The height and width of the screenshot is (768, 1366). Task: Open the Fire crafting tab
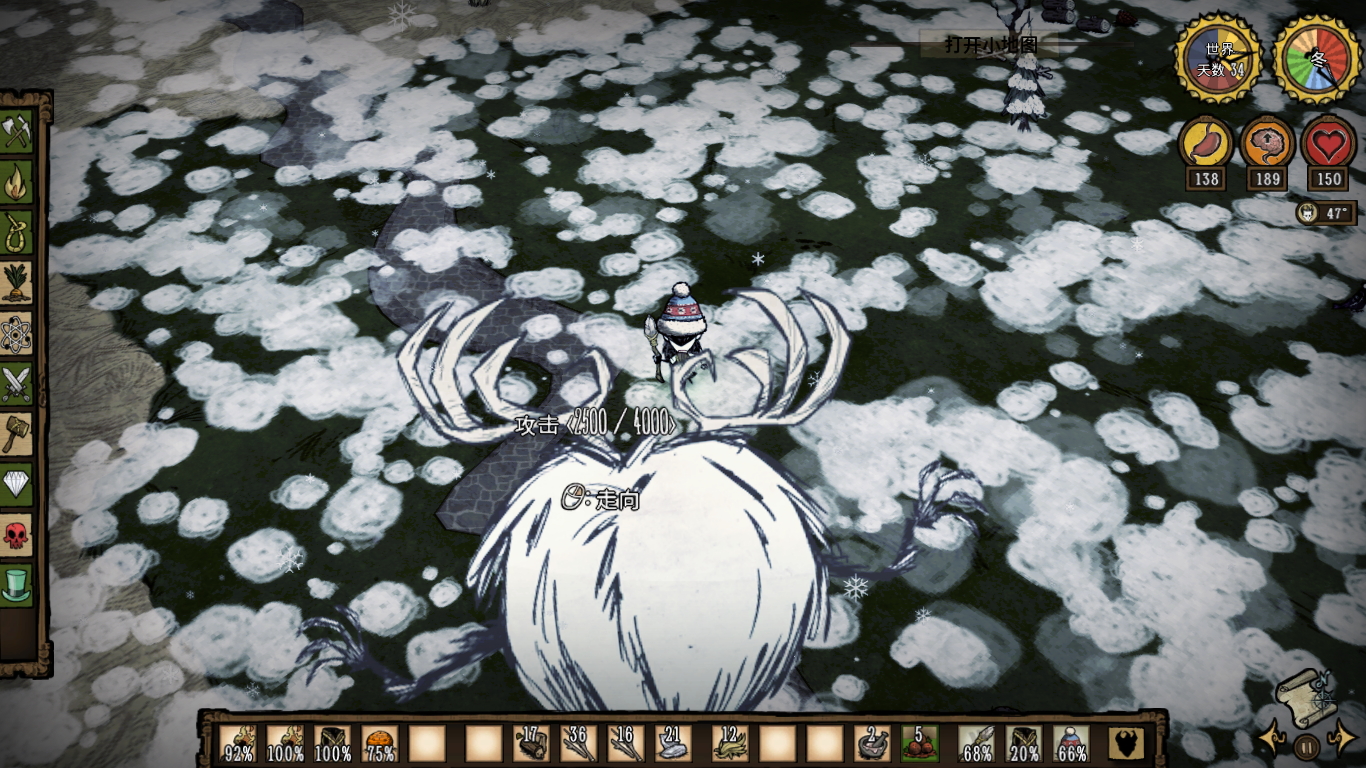pyautogui.click(x=17, y=182)
